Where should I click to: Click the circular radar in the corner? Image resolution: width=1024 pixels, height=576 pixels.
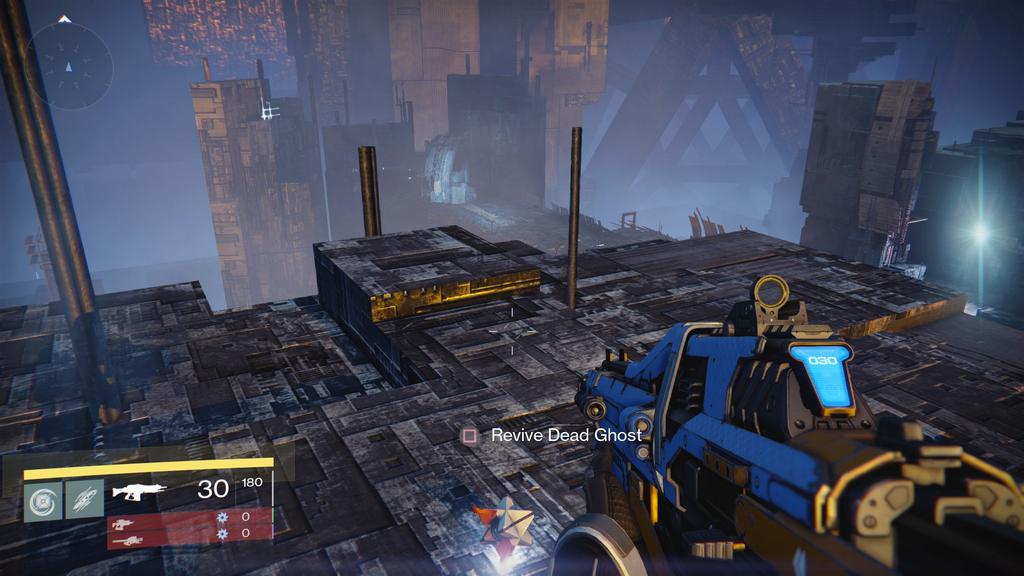click(x=69, y=66)
